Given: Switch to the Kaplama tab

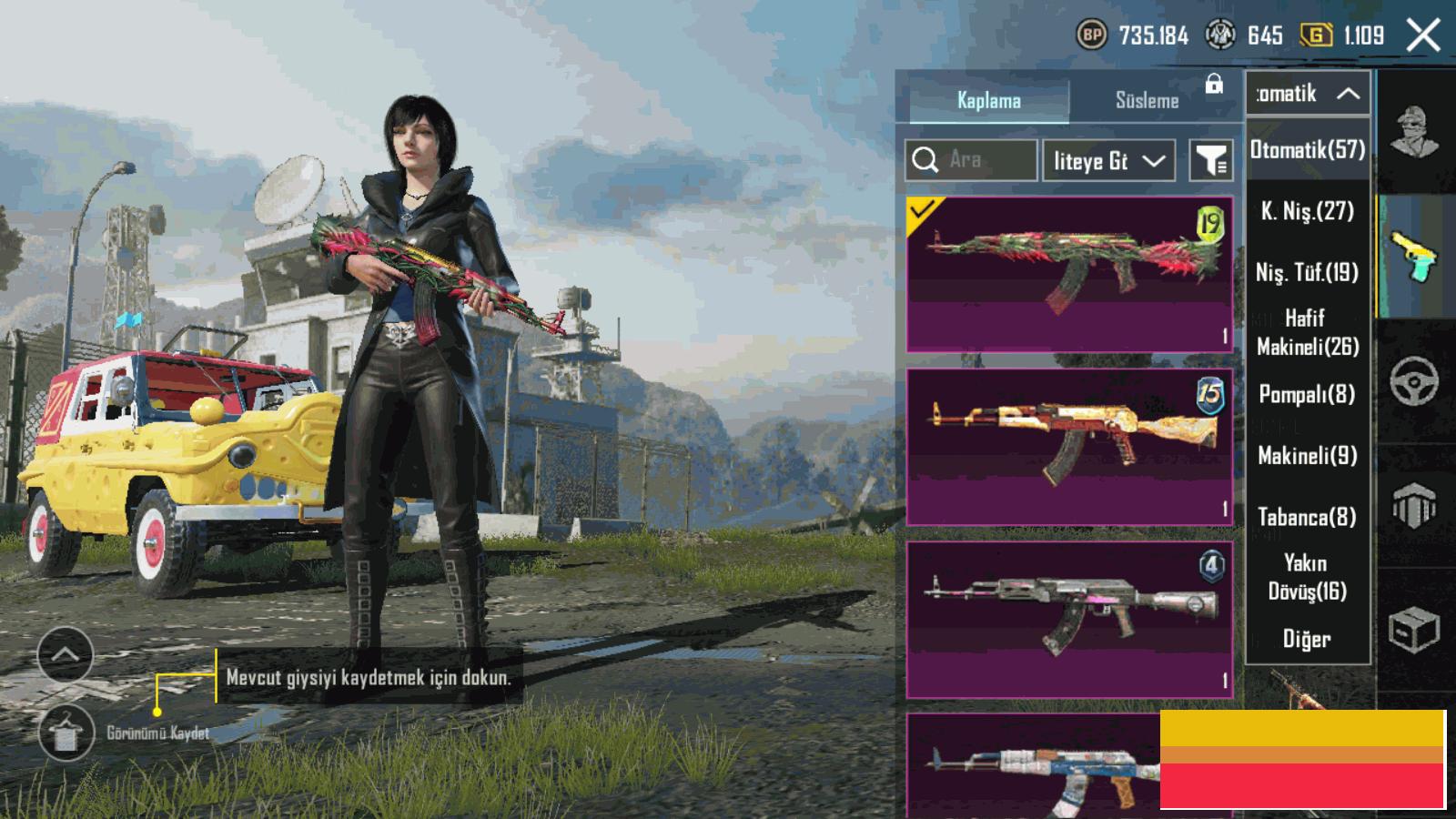Looking at the screenshot, I should point(989,100).
